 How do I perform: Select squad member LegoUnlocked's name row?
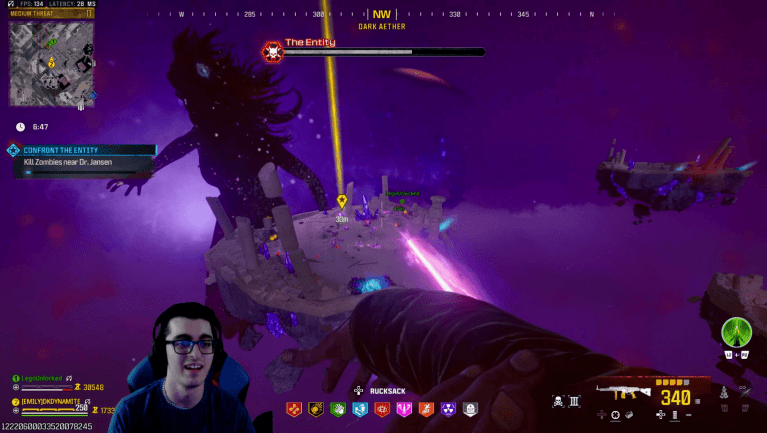(45, 379)
